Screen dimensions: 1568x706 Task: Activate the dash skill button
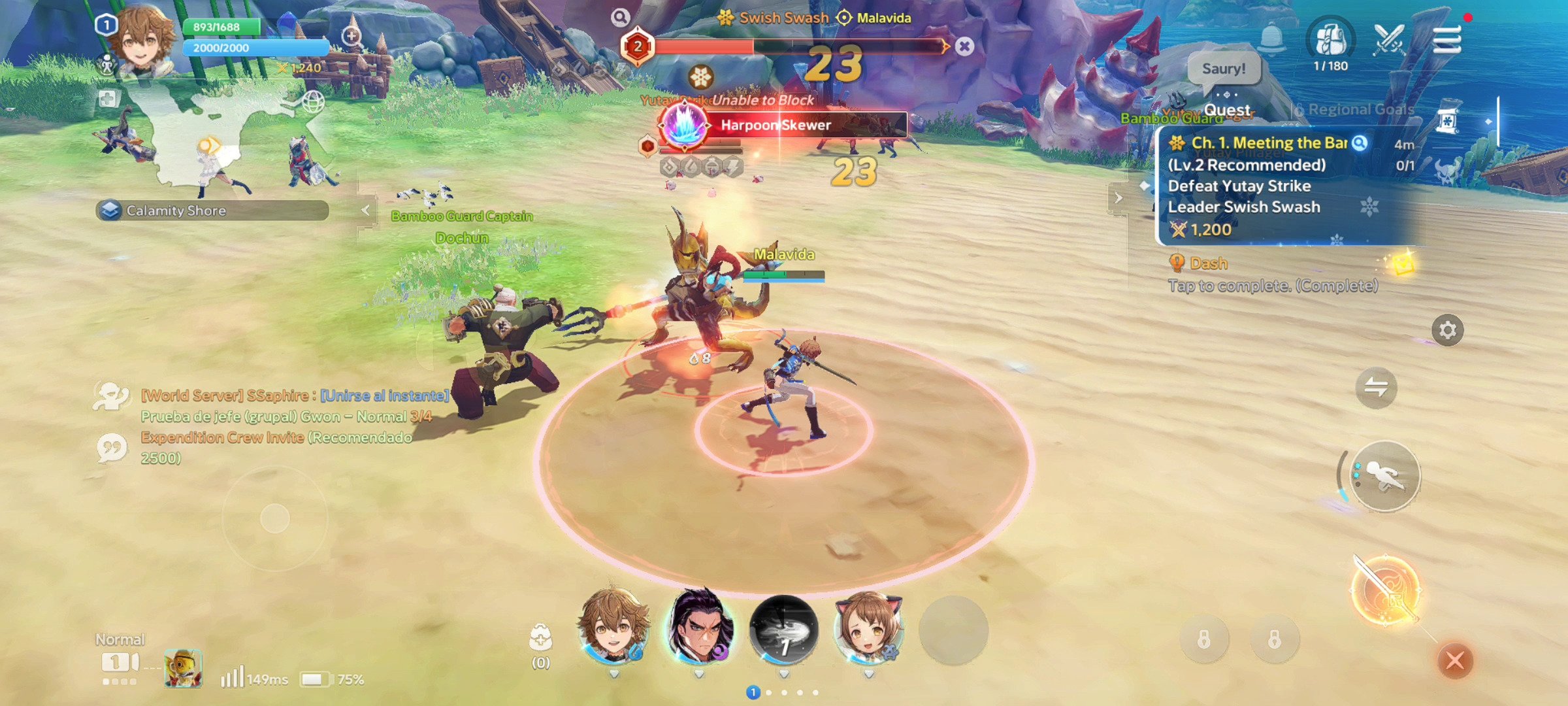coord(1385,476)
